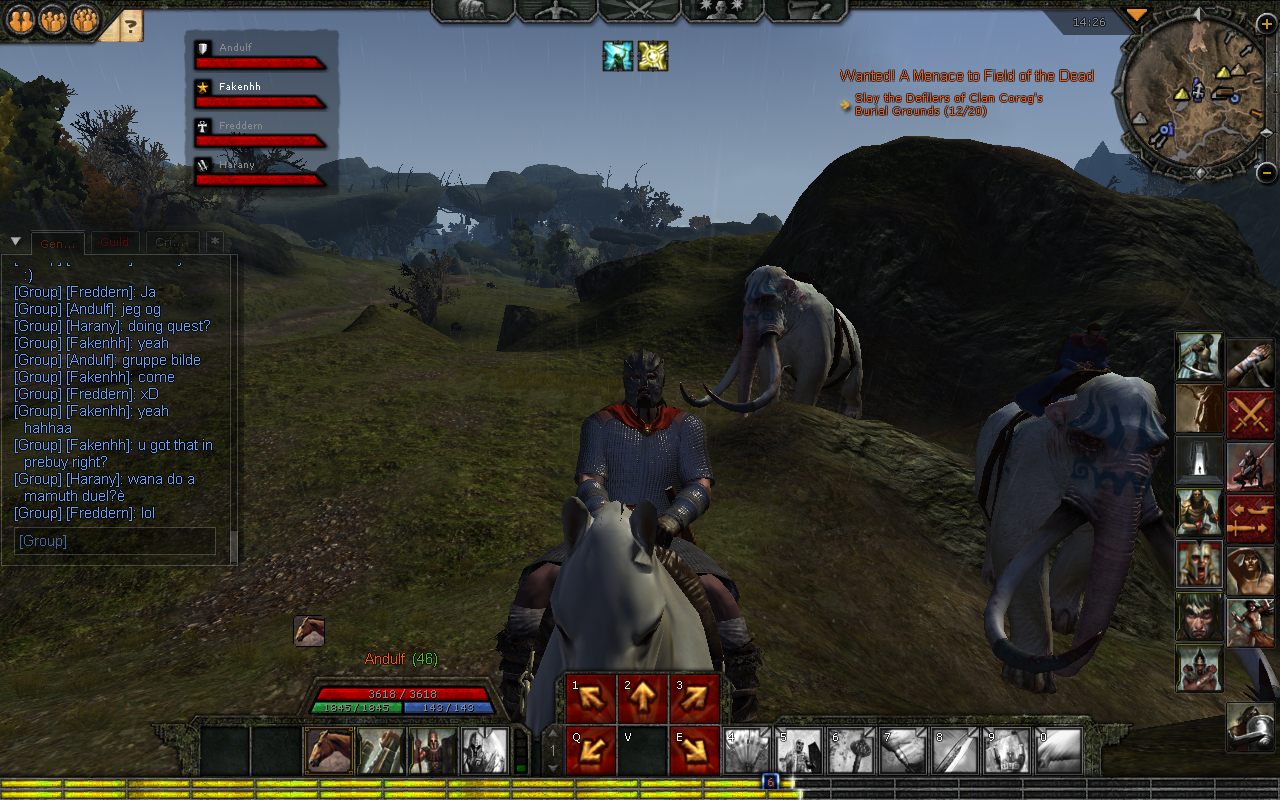The width and height of the screenshot is (1280, 800).
Task: Activate the horse mount icon on the hotbar
Action: click(328, 751)
